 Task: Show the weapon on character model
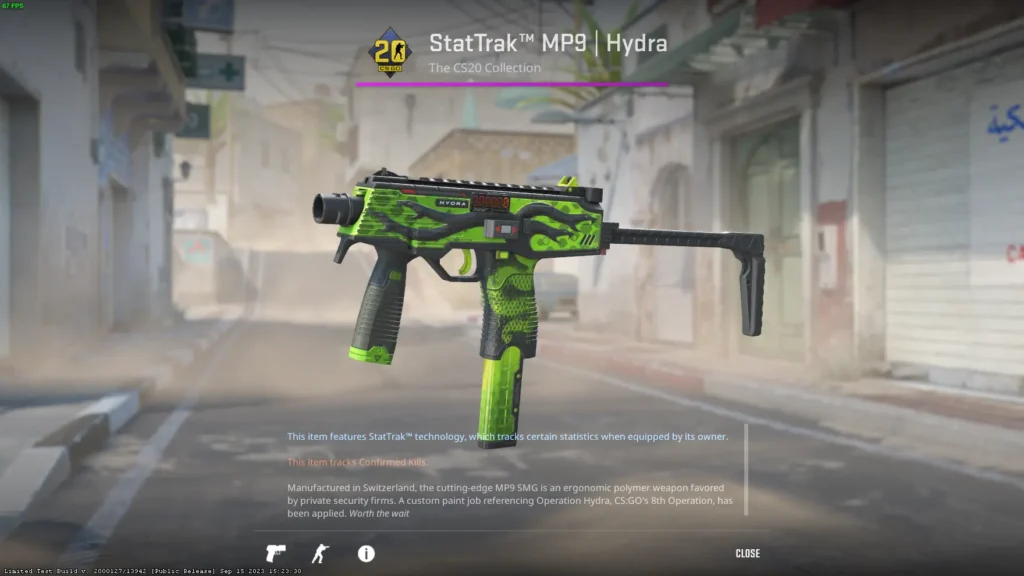click(320, 553)
